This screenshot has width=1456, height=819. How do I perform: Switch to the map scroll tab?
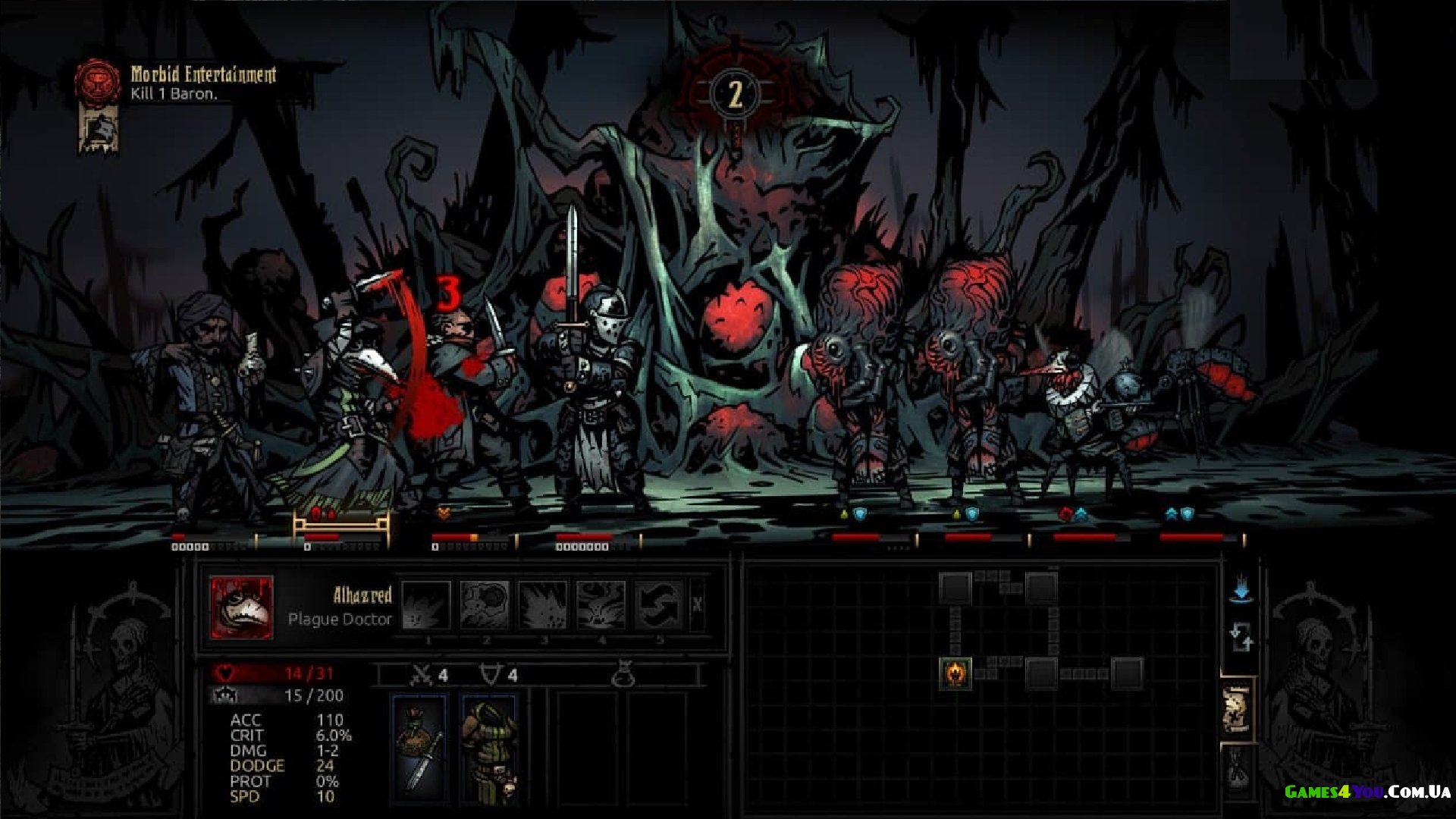pyautogui.click(x=1237, y=710)
